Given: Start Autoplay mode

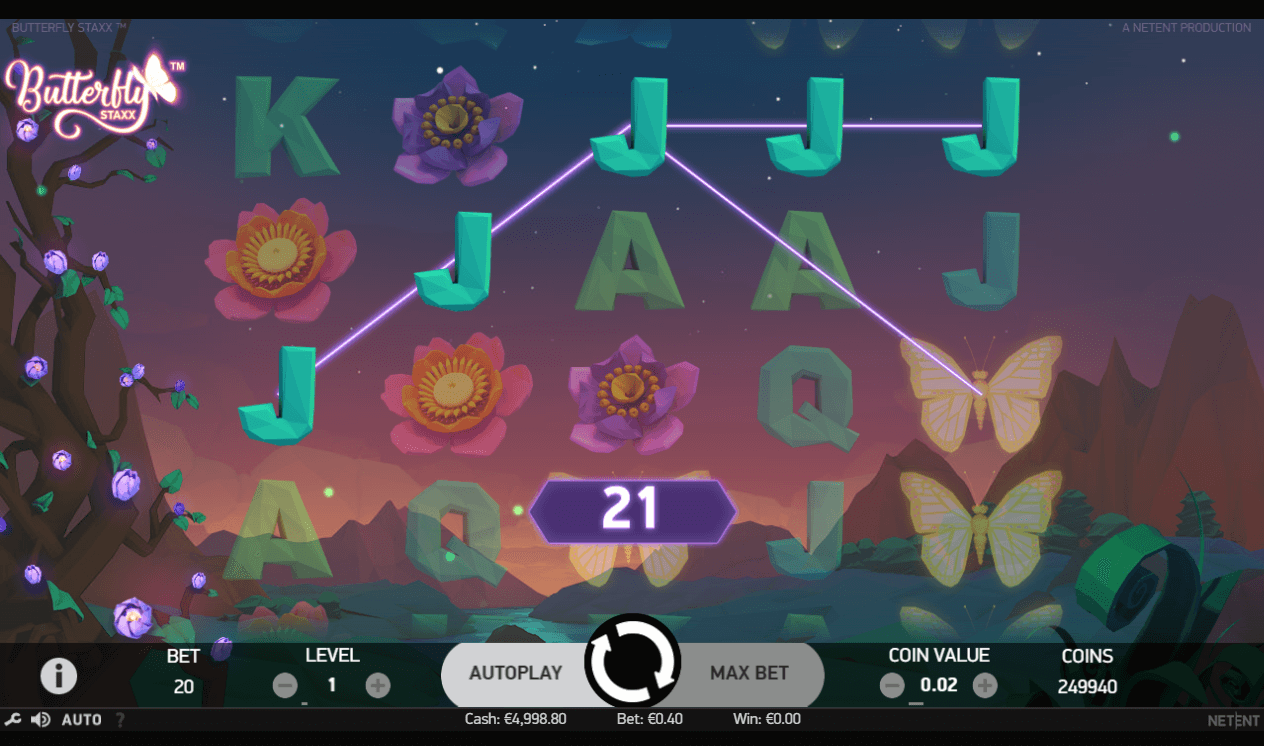Looking at the screenshot, I should pyautogui.click(x=515, y=673).
